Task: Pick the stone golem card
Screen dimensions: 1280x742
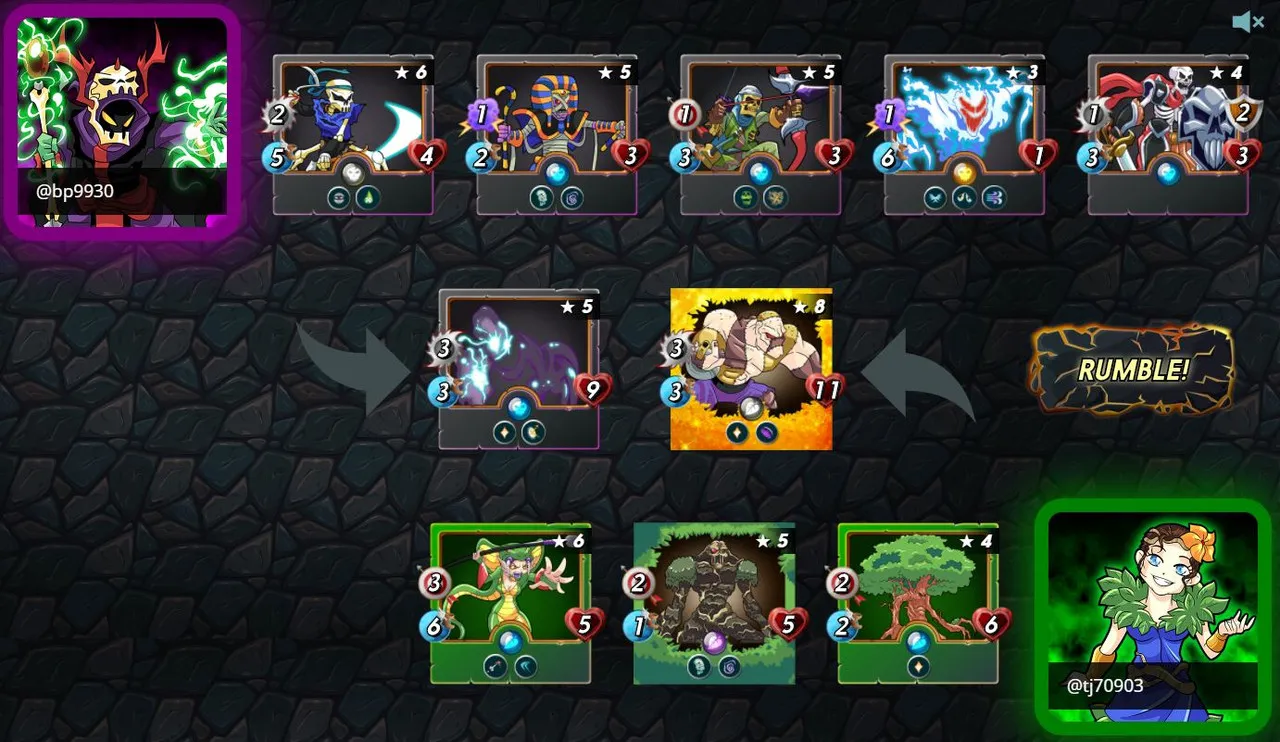Action: point(715,602)
